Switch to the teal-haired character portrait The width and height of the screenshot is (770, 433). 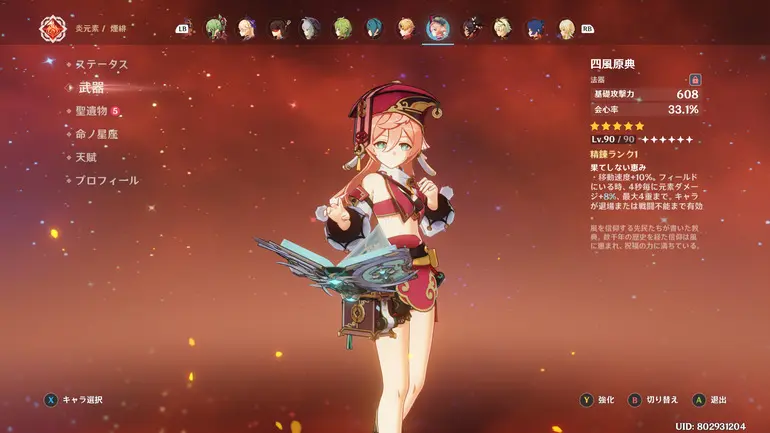point(374,28)
